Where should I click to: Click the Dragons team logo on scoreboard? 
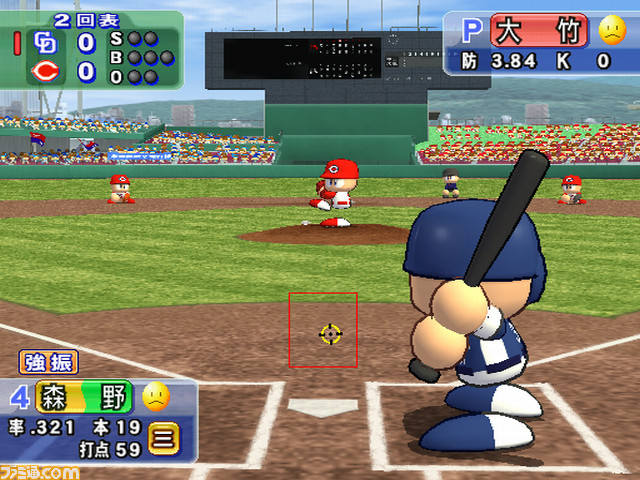(44, 43)
